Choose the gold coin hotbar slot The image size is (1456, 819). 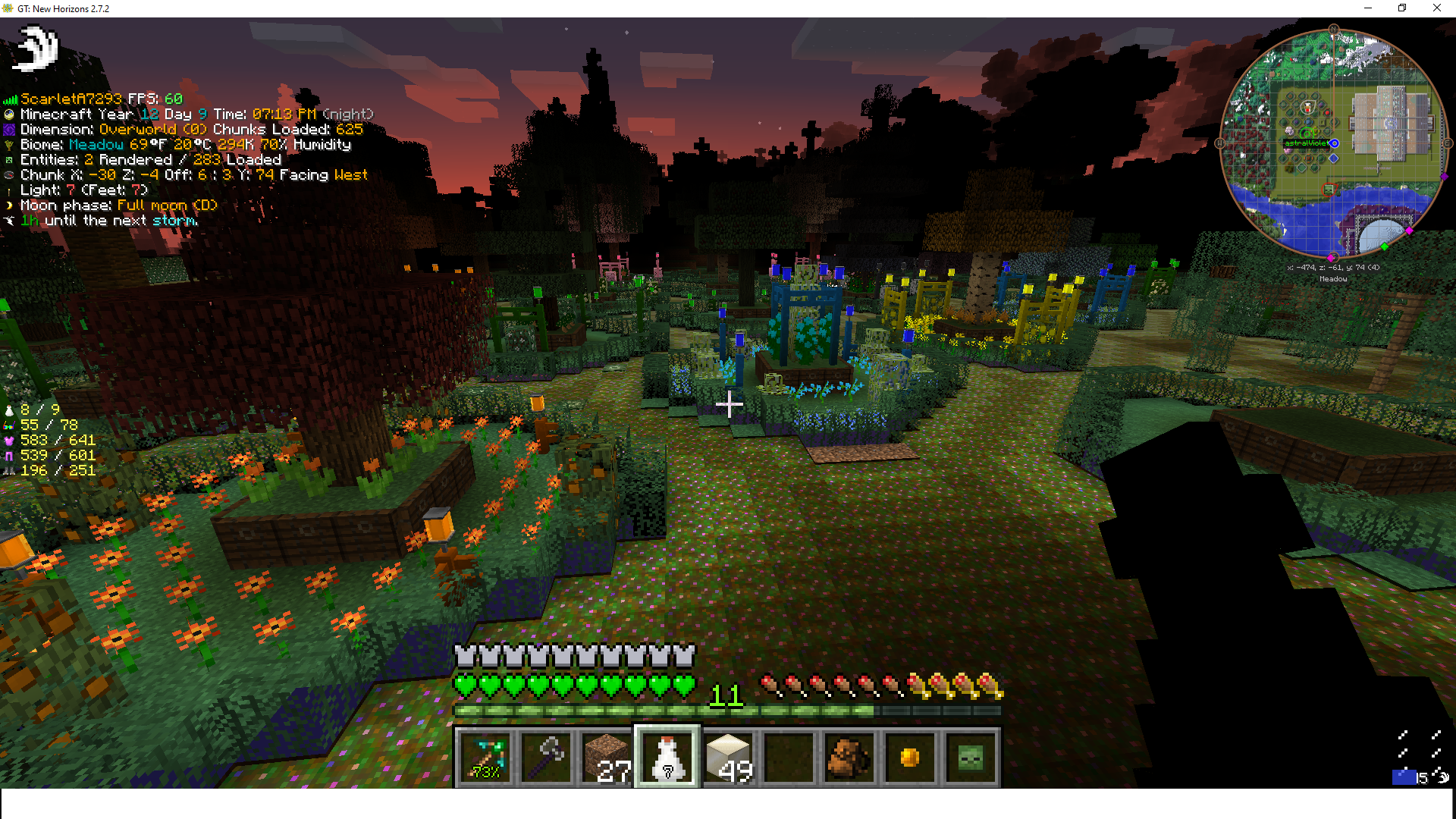(910, 757)
